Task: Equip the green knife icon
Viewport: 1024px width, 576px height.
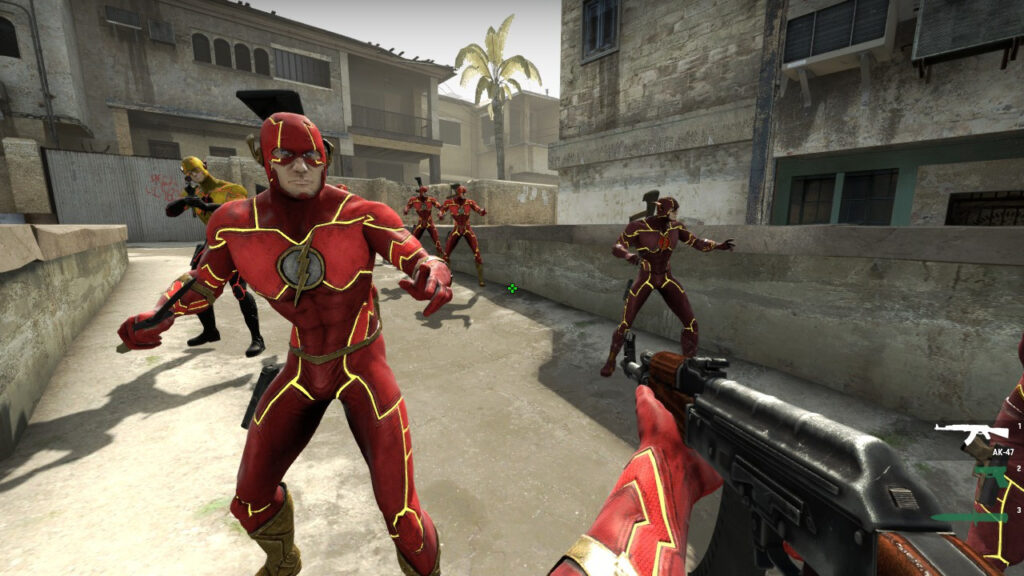Action: pyautogui.click(x=968, y=517)
